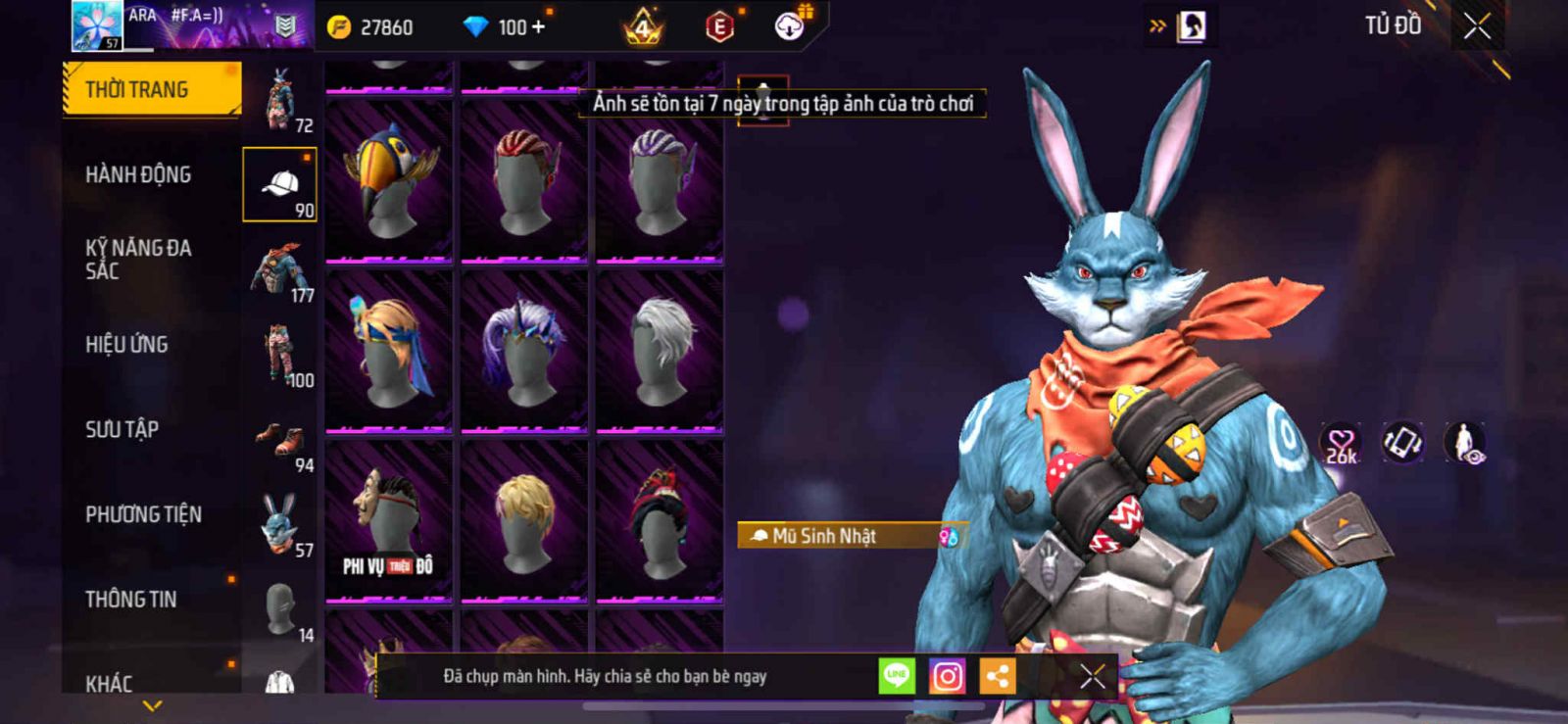Screen dimensions: 1568x724
Task: Select the toucan bird hat item
Action: 389,181
